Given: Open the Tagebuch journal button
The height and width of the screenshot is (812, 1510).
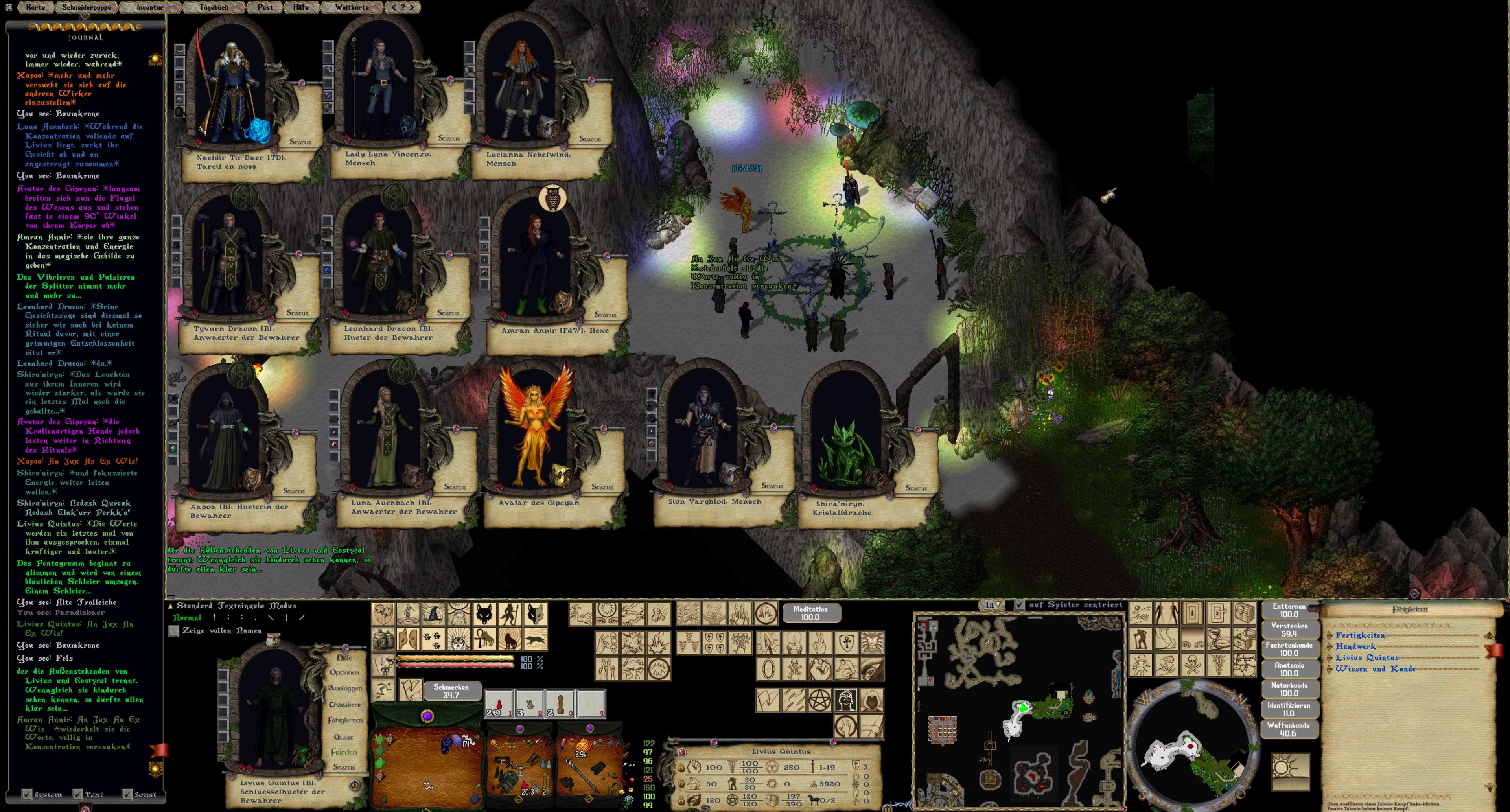Looking at the screenshot, I should click(214, 7).
